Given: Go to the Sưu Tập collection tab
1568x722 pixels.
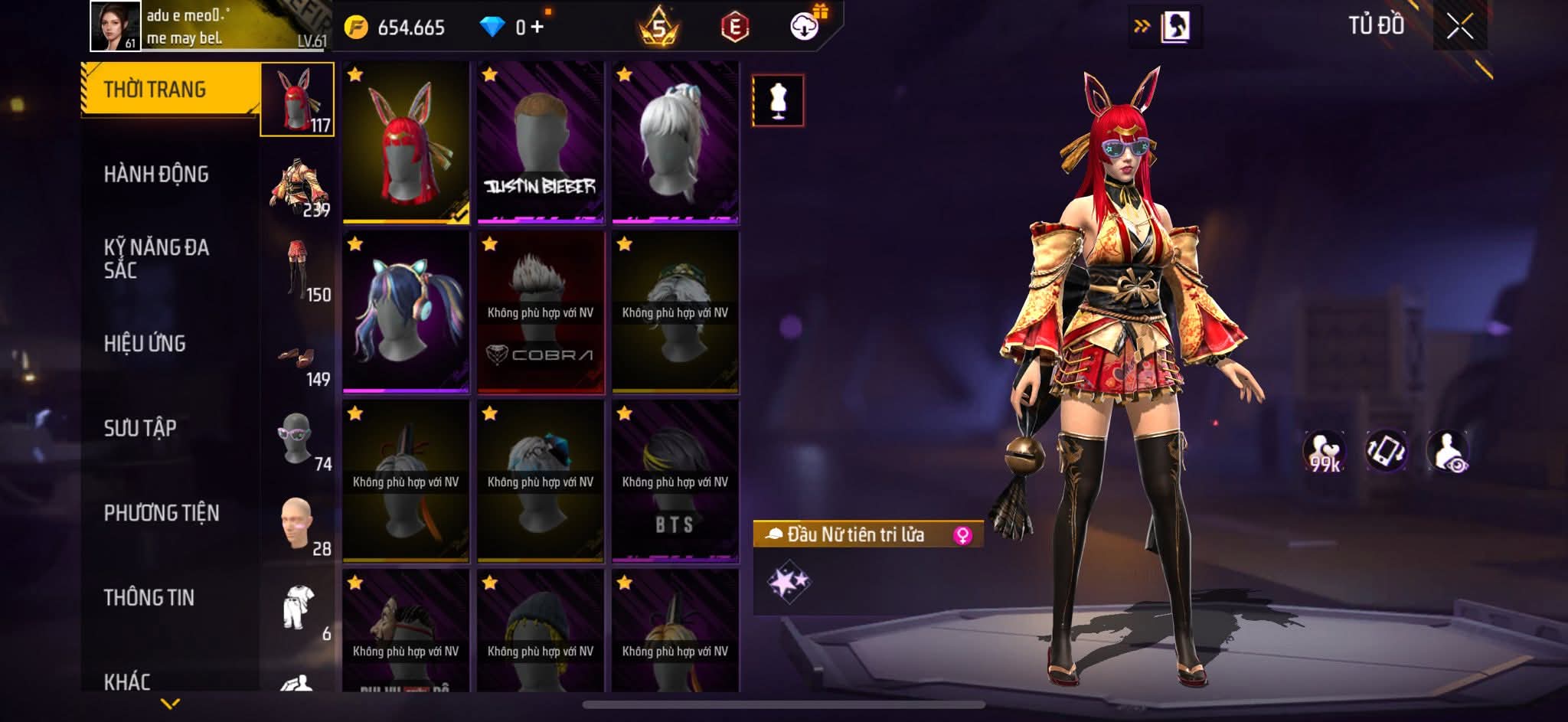Looking at the screenshot, I should click(140, 428).
